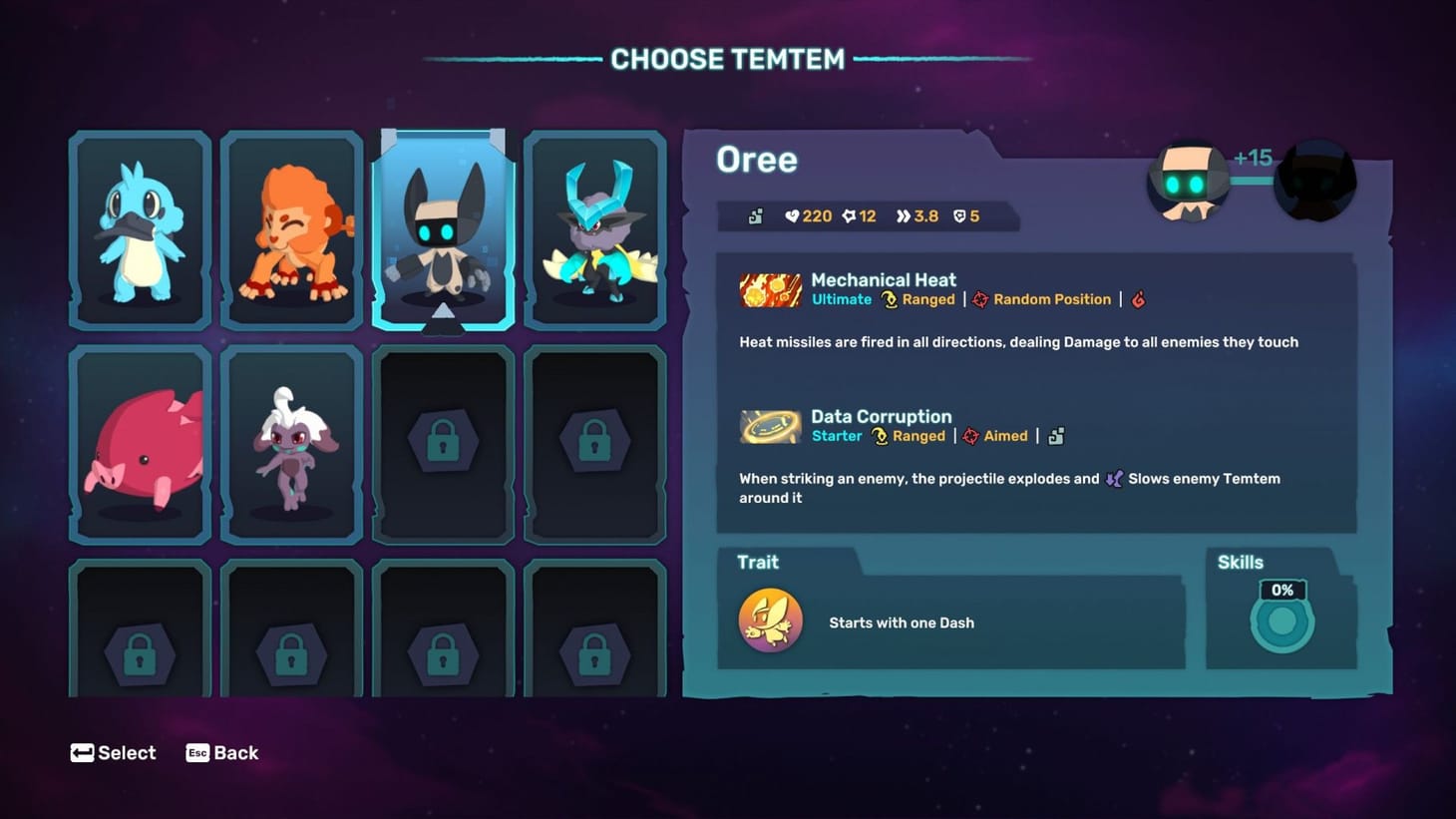The image size is (1456, 819).
Task: Click the shield icon showing 5
Action: tap(957, 215)
